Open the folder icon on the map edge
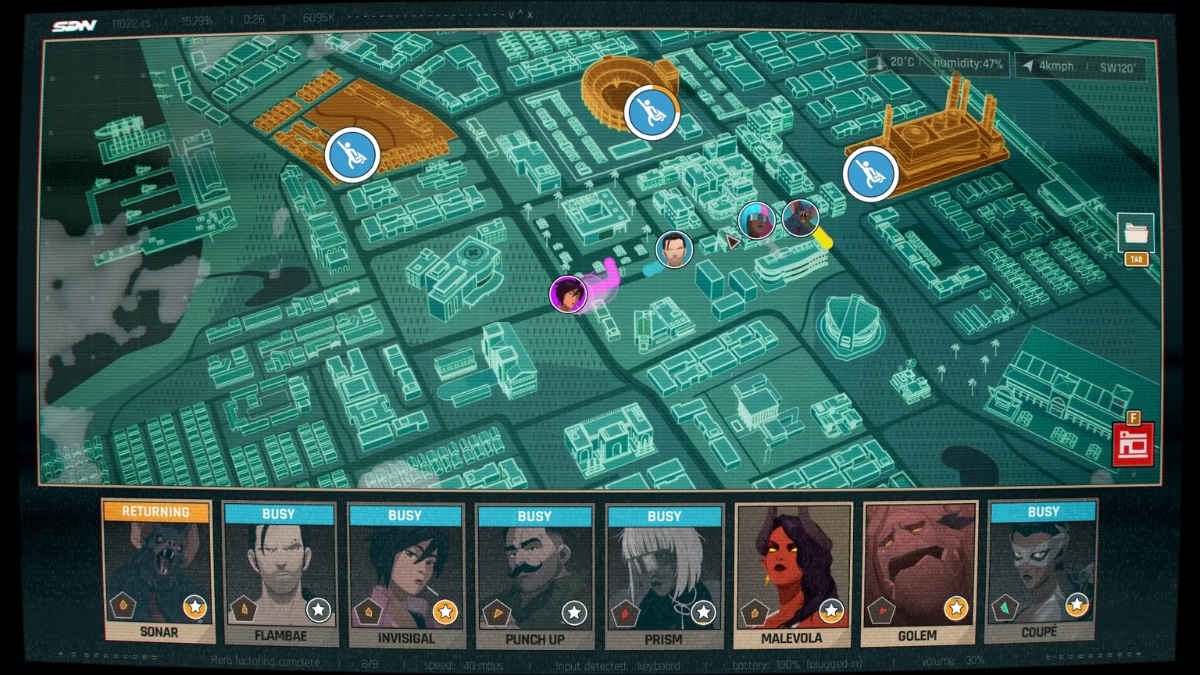The width and height of the screenshot is (1200, 675). 1136,233
